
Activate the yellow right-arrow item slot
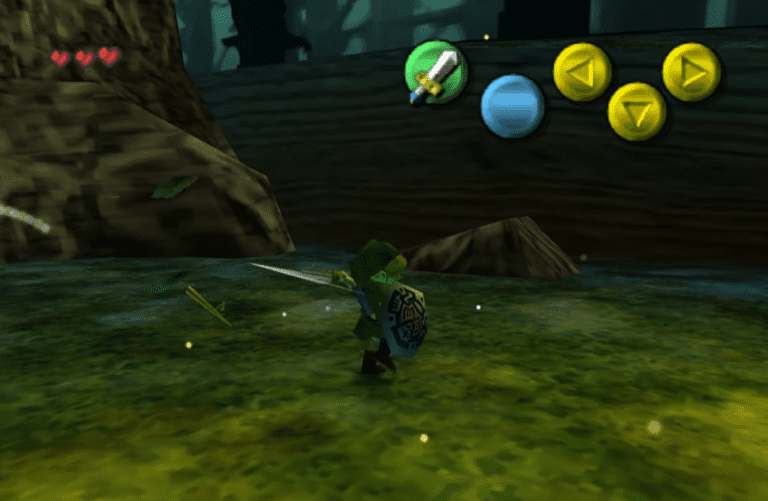click(x=692, y=72)
